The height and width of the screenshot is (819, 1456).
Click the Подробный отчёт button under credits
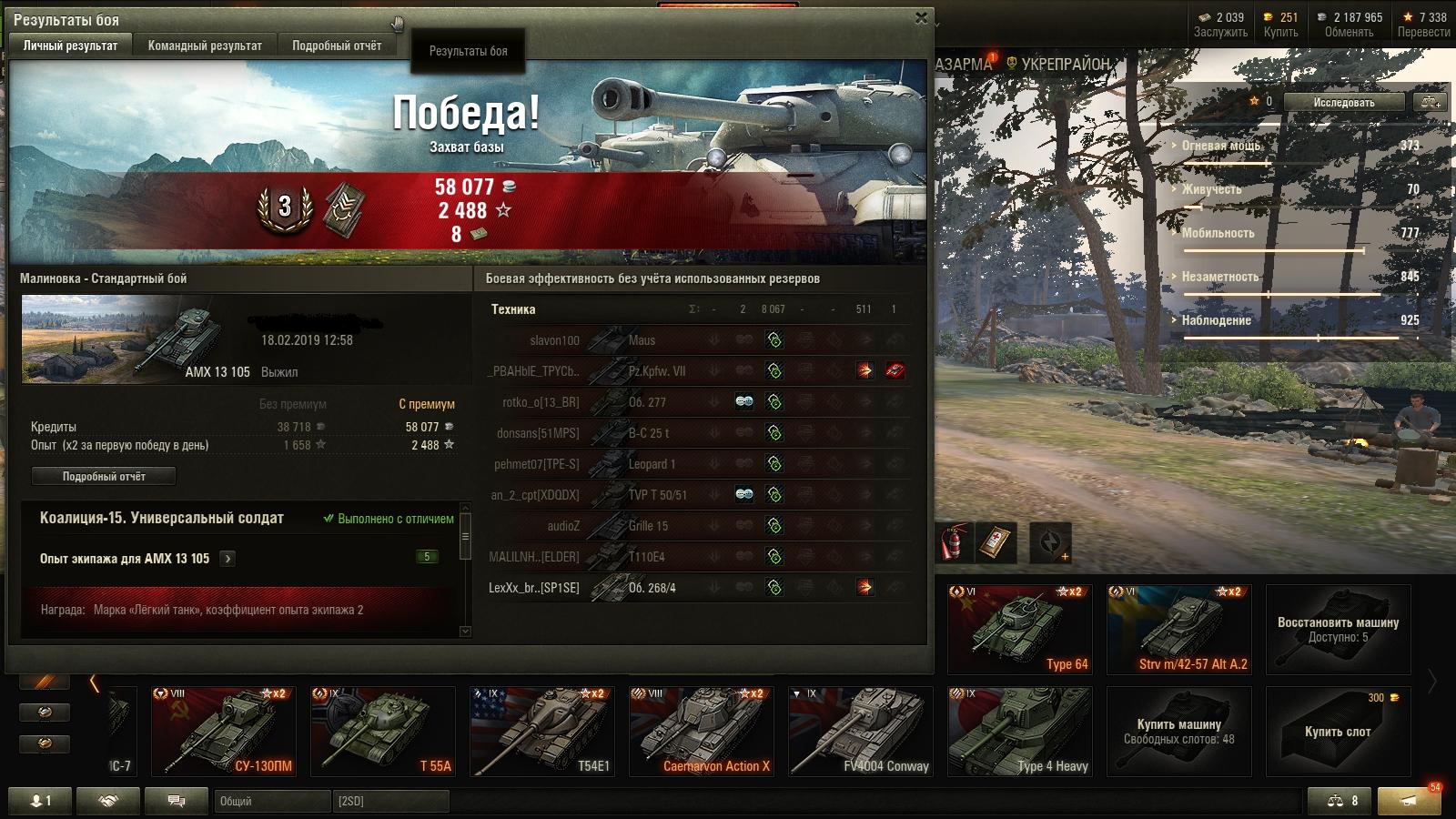104,476
